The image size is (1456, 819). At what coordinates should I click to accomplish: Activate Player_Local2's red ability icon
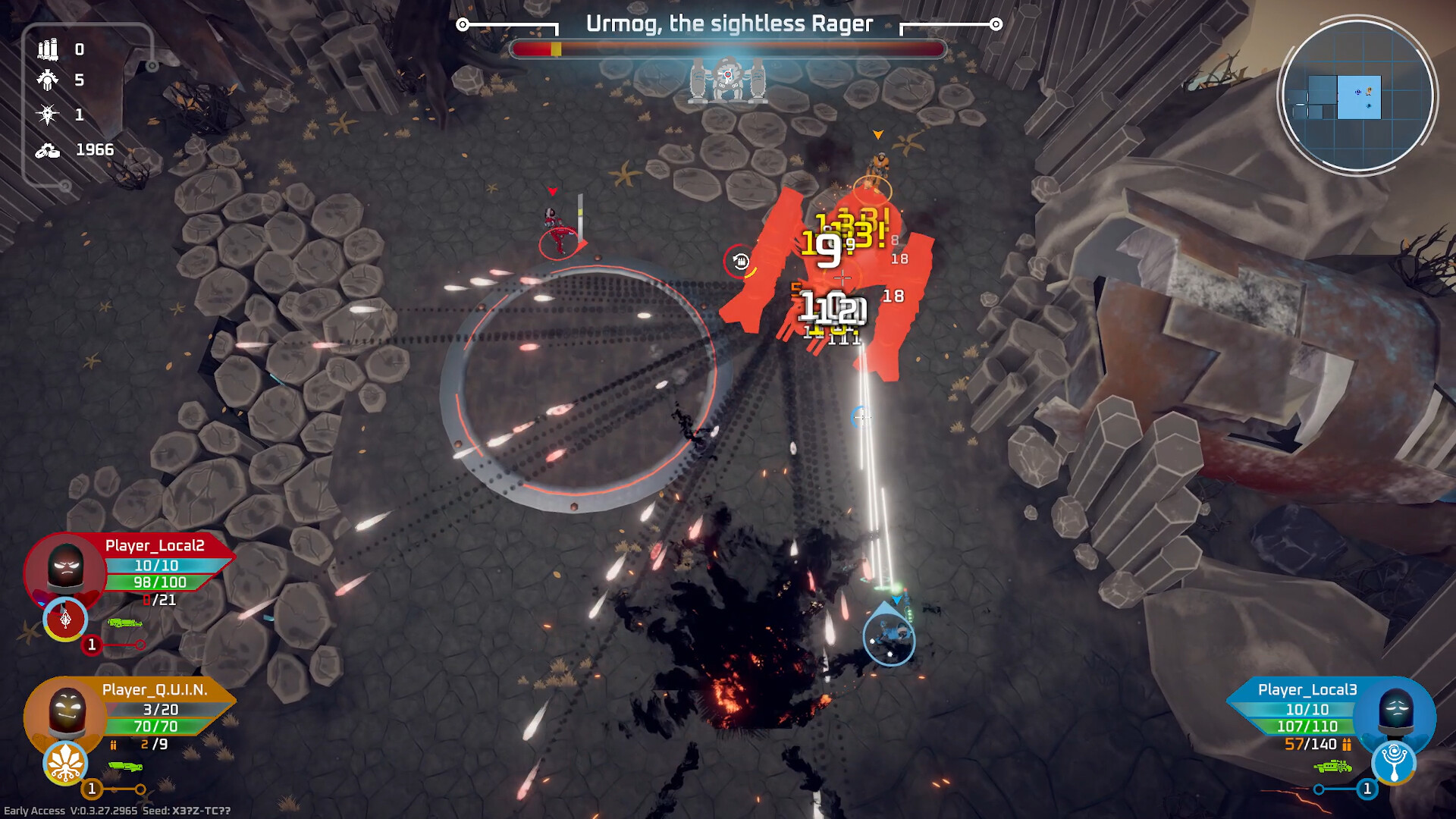coord(65,620)
